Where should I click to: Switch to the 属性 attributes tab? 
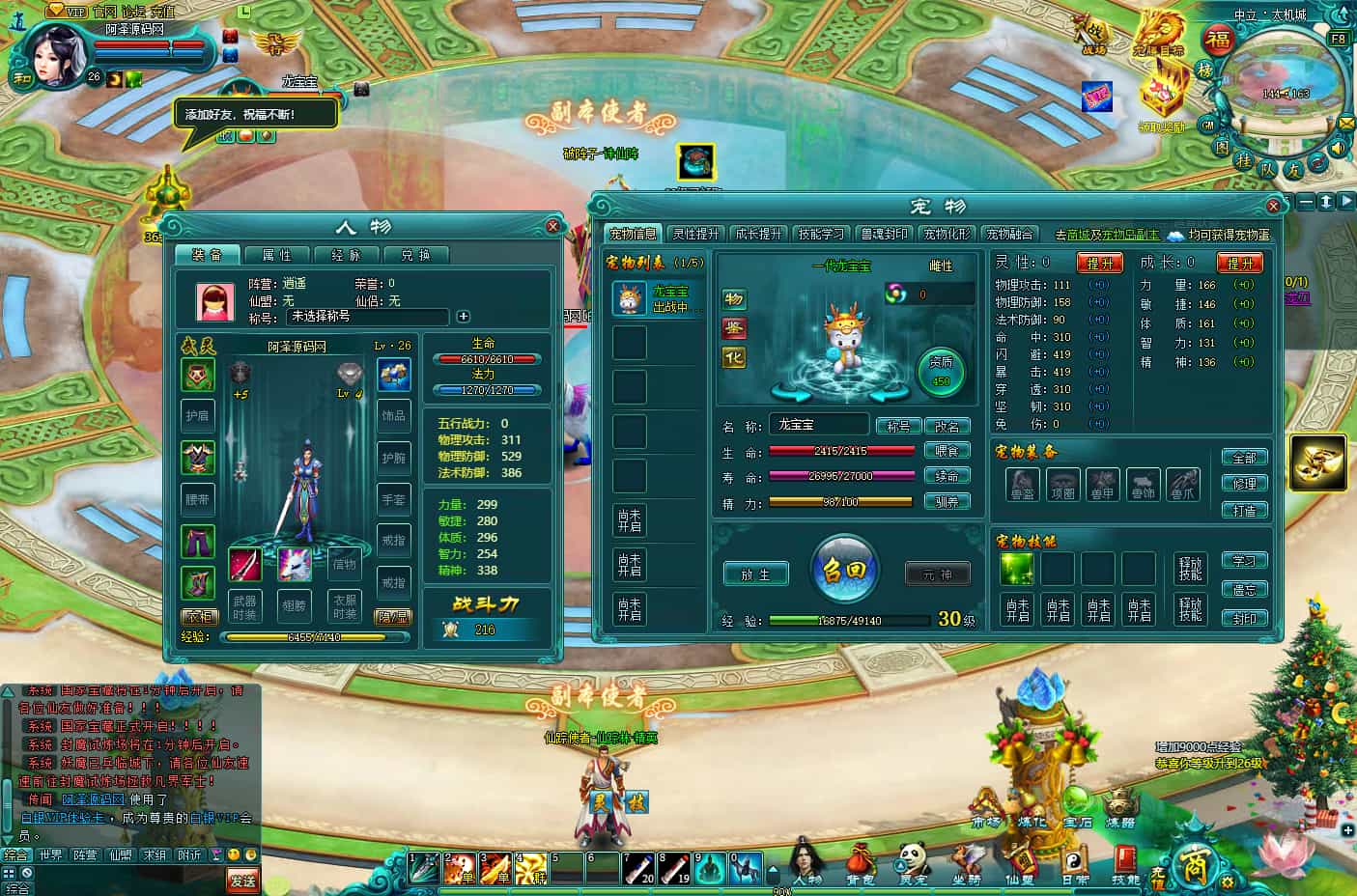click(277, 255)
